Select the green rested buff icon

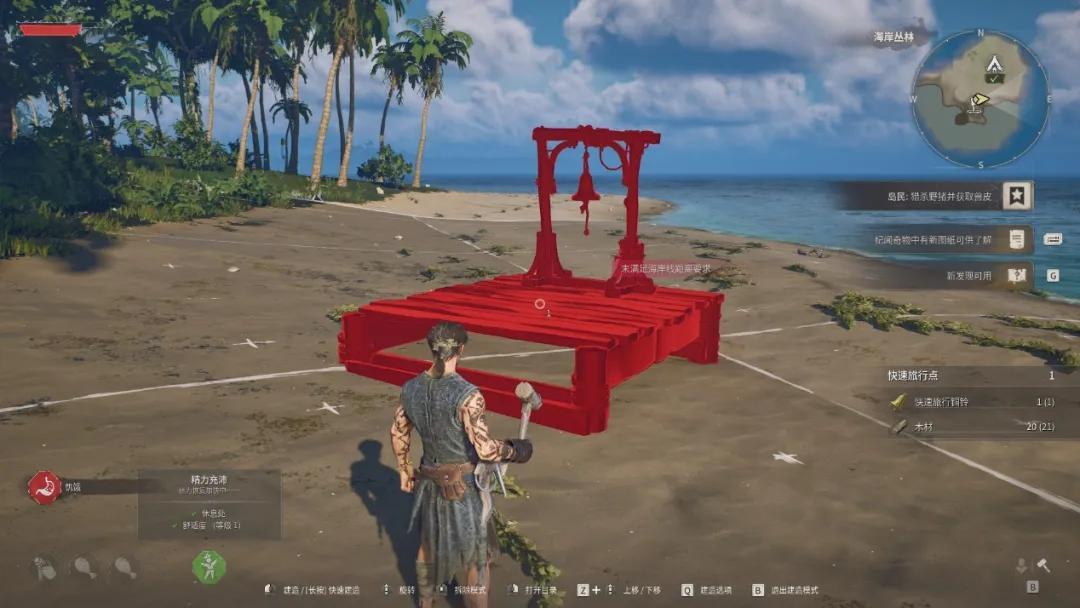pyautogui.click(x=209, y=567)
